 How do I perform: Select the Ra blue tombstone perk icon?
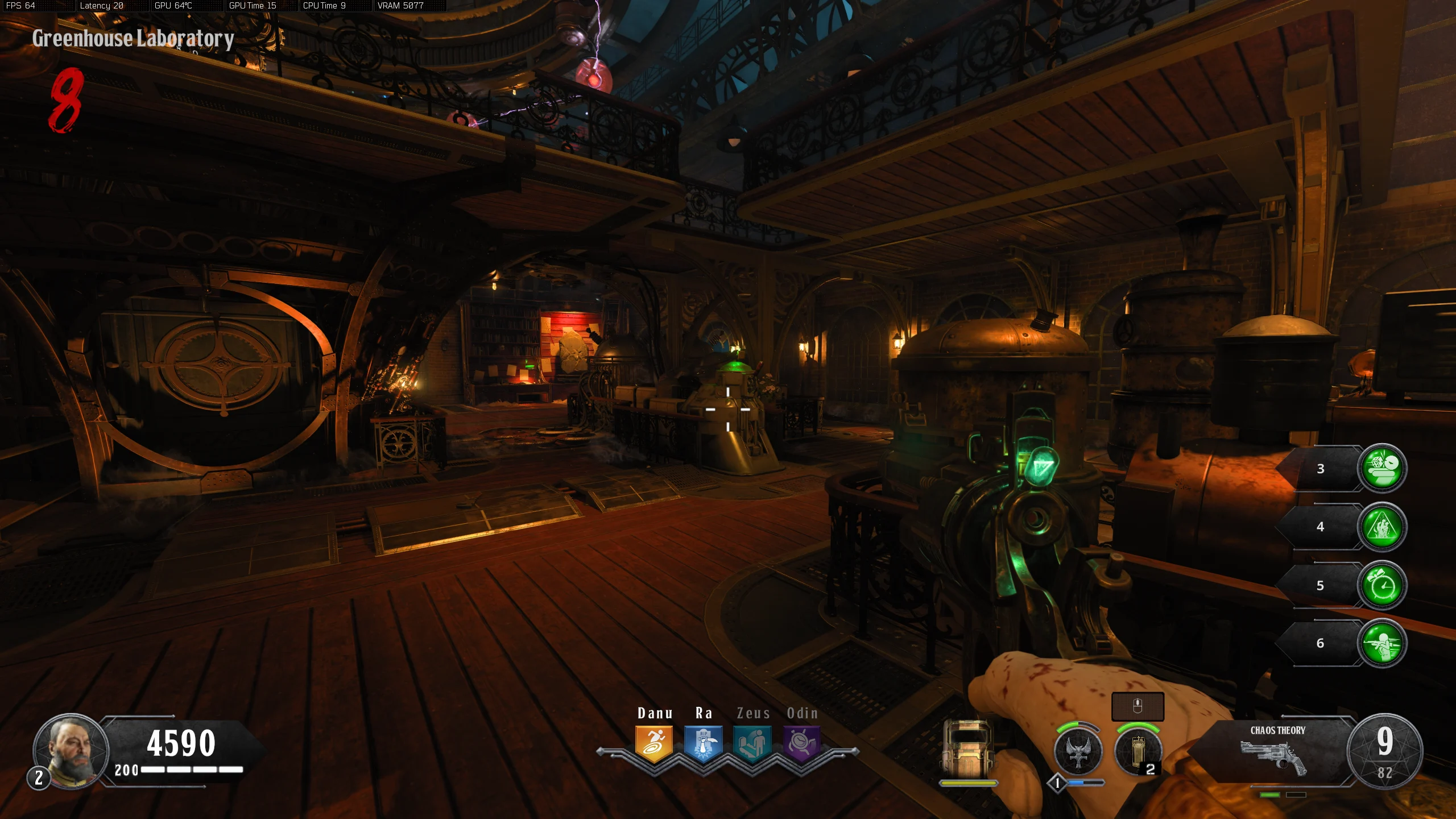[x=704, y=743]
